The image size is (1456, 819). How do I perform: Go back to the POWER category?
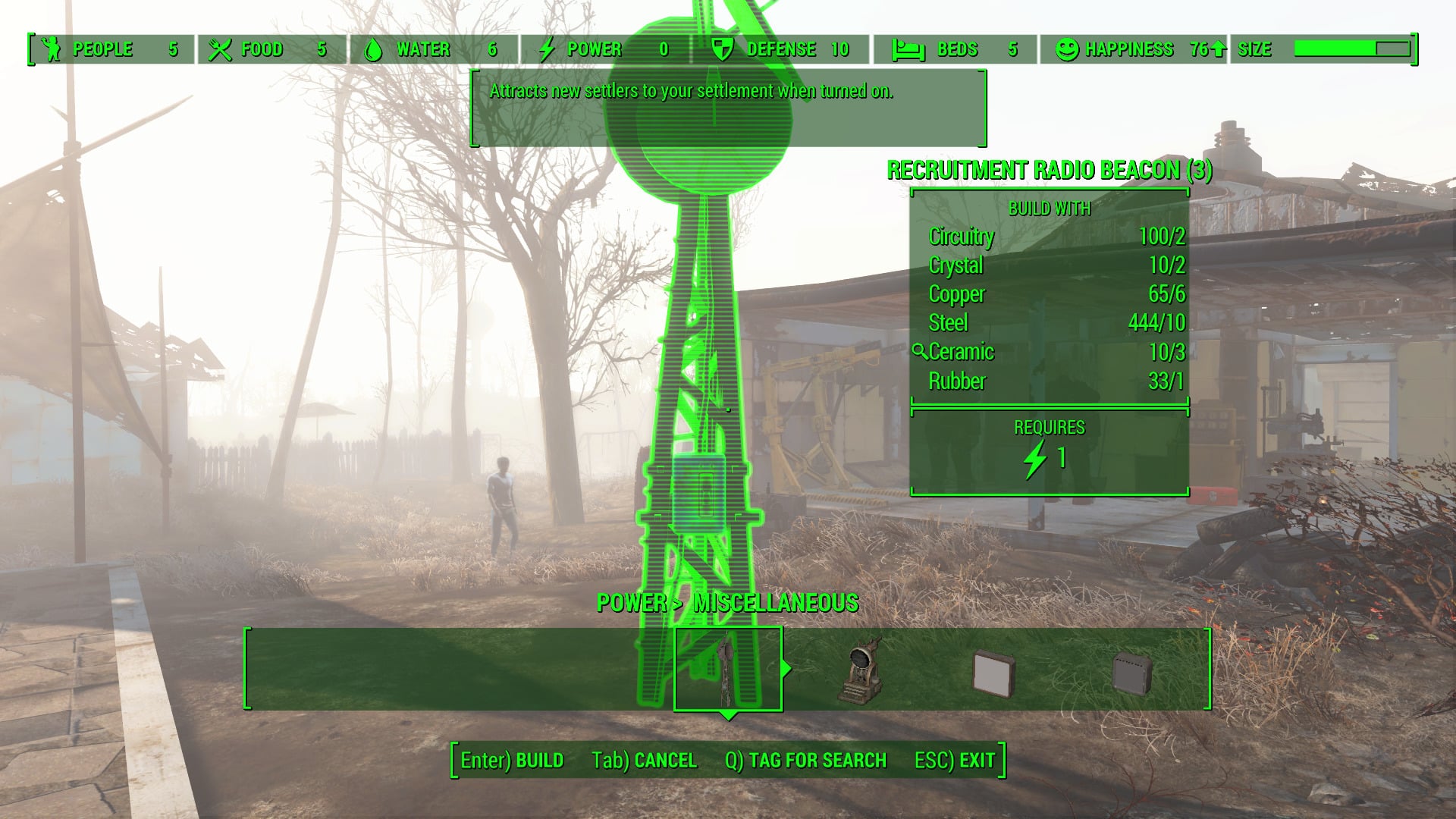[x=631, y=603]
